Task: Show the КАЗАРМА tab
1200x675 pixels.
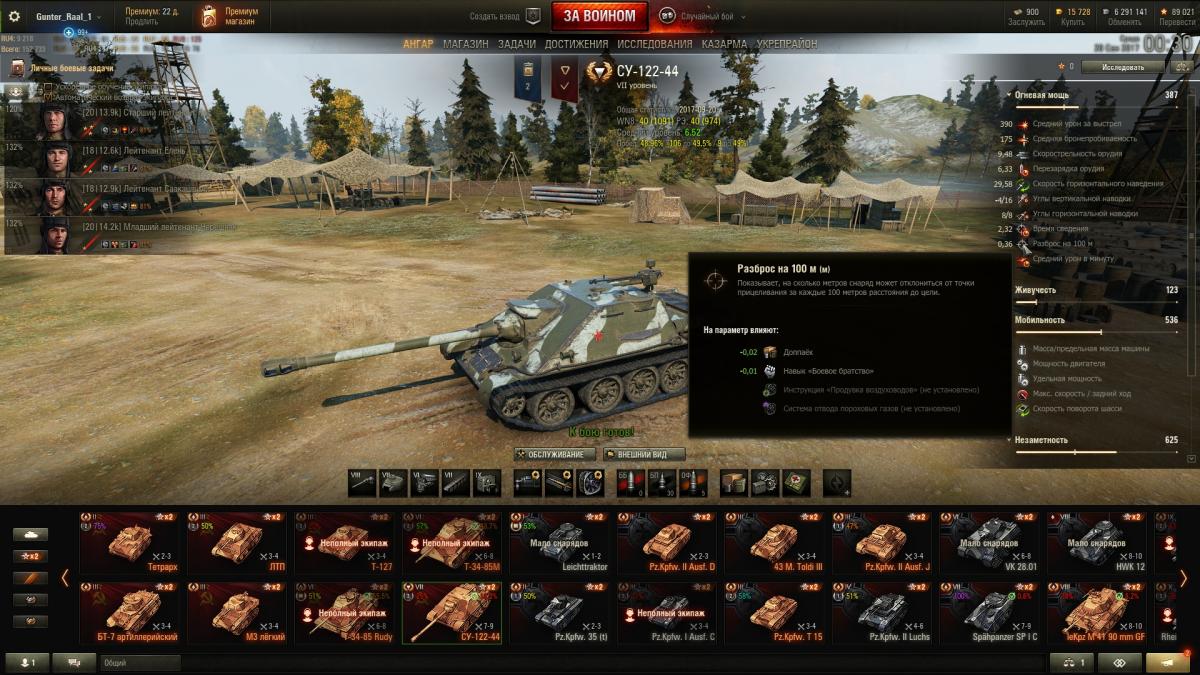Action: click(x=724, y=44)
